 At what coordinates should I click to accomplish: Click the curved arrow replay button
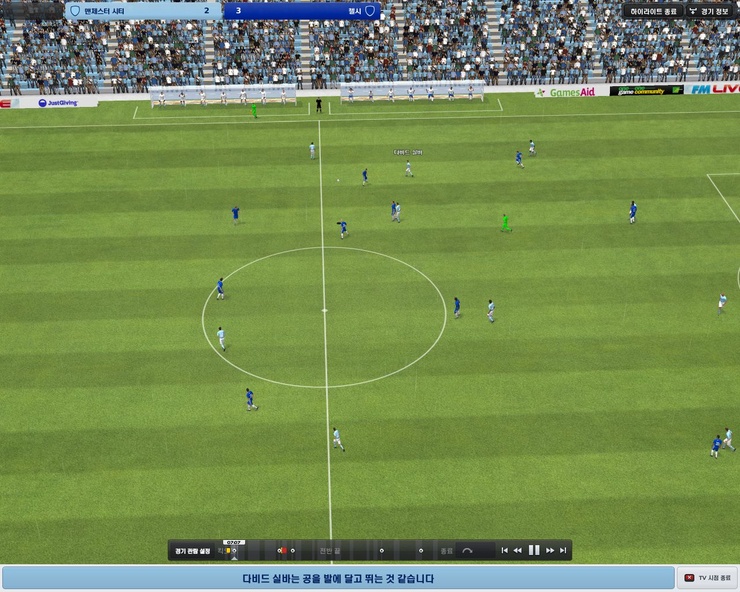466,550
